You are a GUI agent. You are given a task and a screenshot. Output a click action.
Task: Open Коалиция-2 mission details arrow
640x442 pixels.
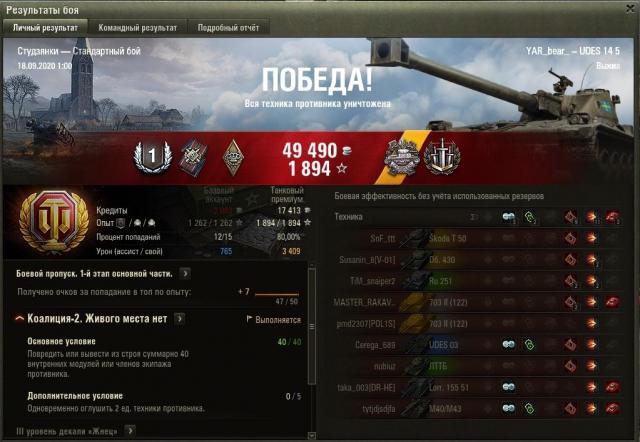pos(179,319)
